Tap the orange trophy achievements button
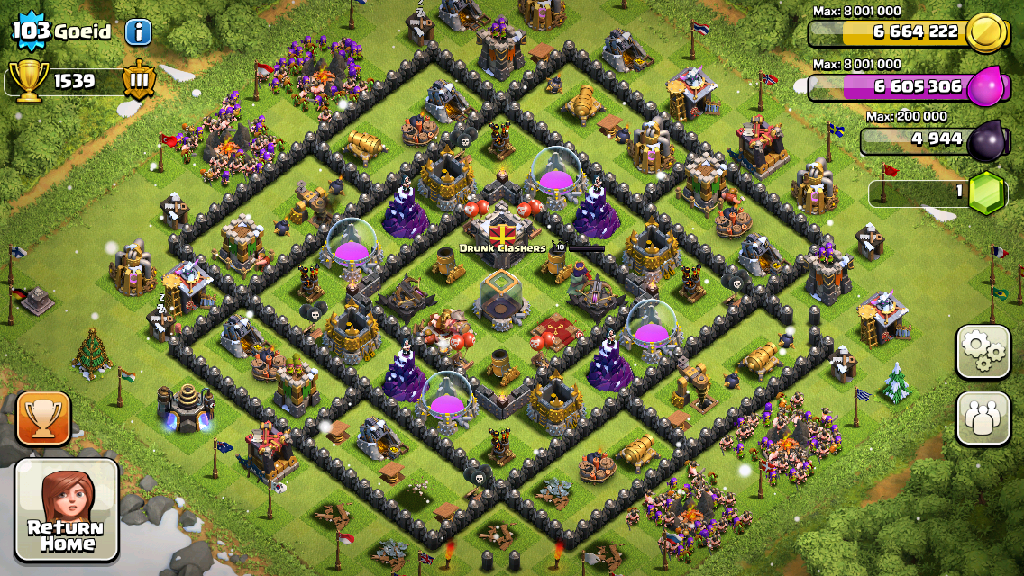Image resolution: width=1024 pixels, height=576 pixels. tap(43, 418)
